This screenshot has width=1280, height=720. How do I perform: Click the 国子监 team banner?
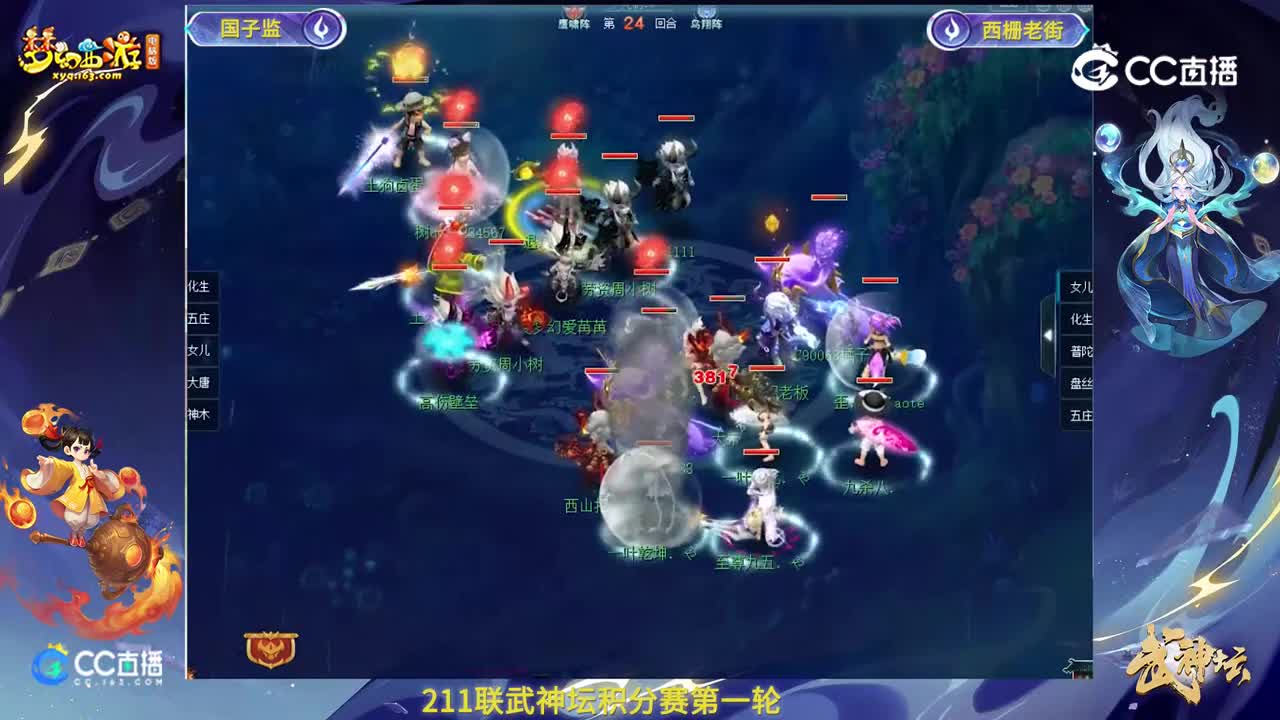(x=250, y=30)
